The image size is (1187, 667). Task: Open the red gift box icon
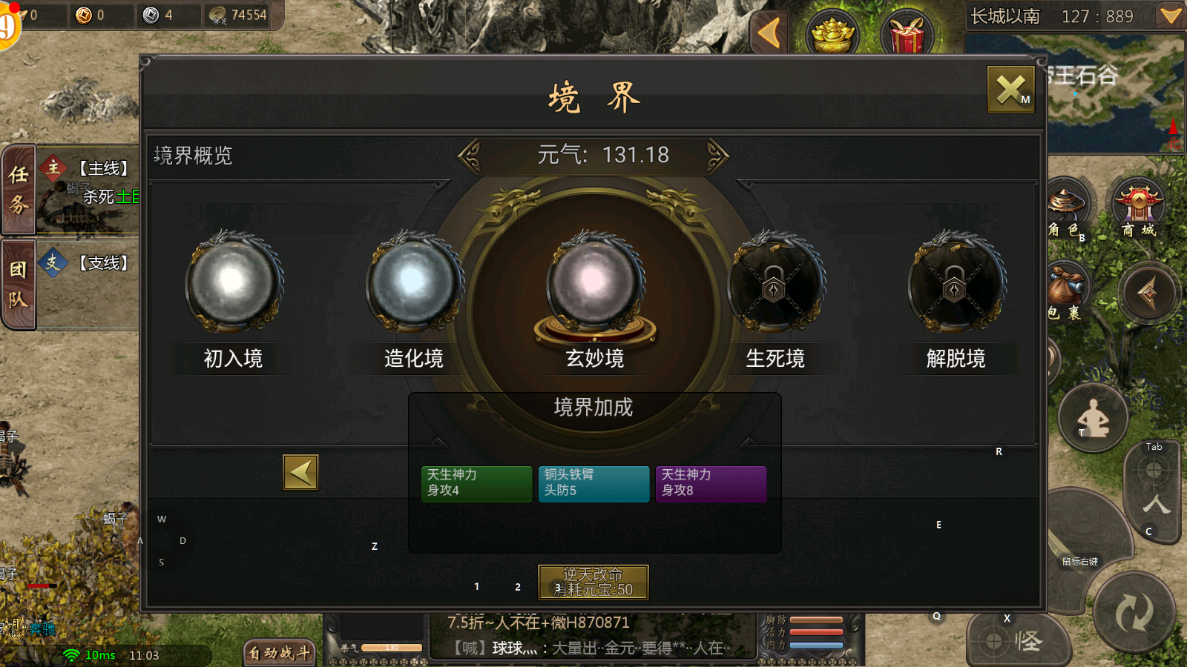tap(906, 36)
